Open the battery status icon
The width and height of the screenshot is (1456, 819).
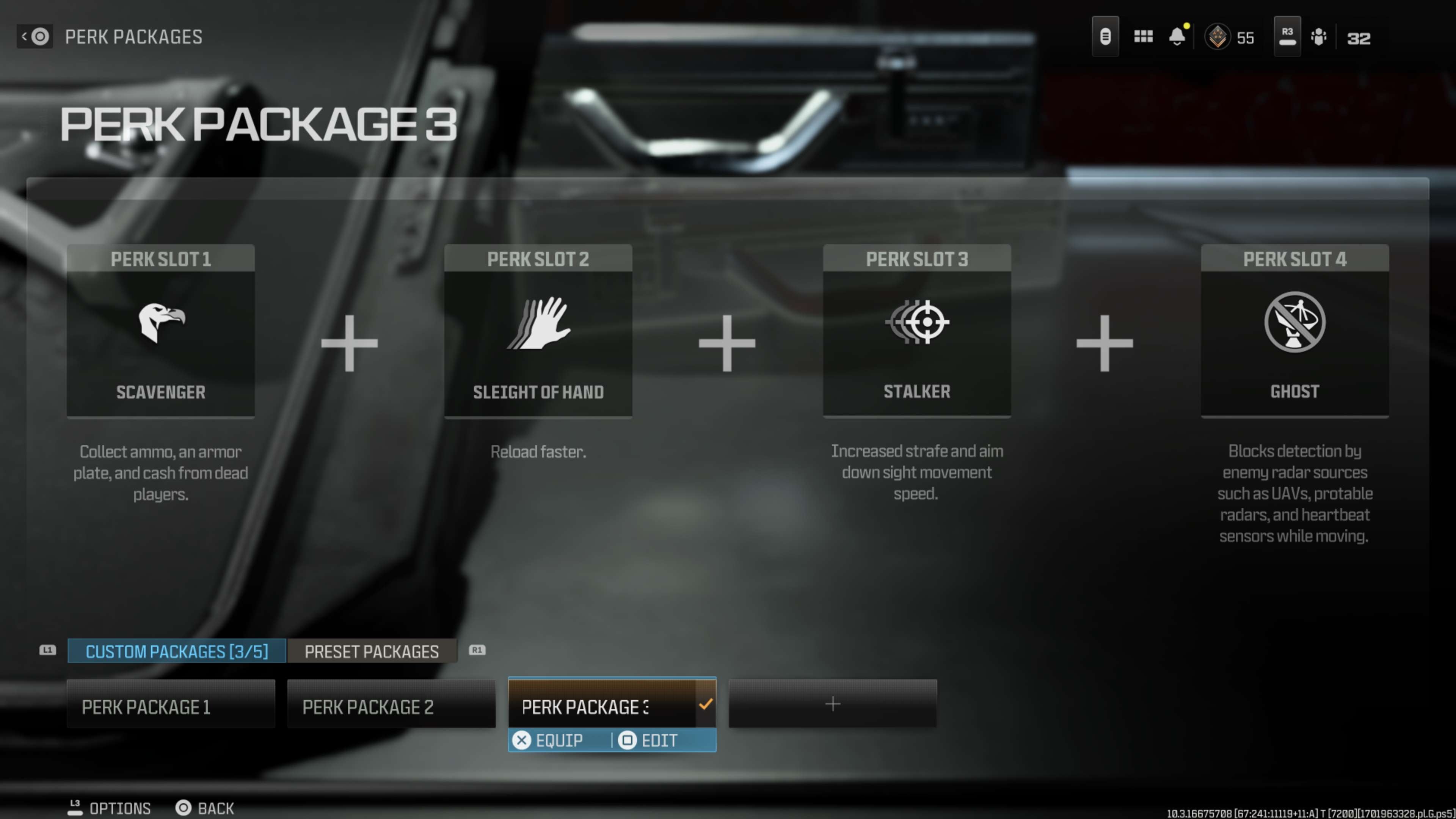(x=1106, y=36)
